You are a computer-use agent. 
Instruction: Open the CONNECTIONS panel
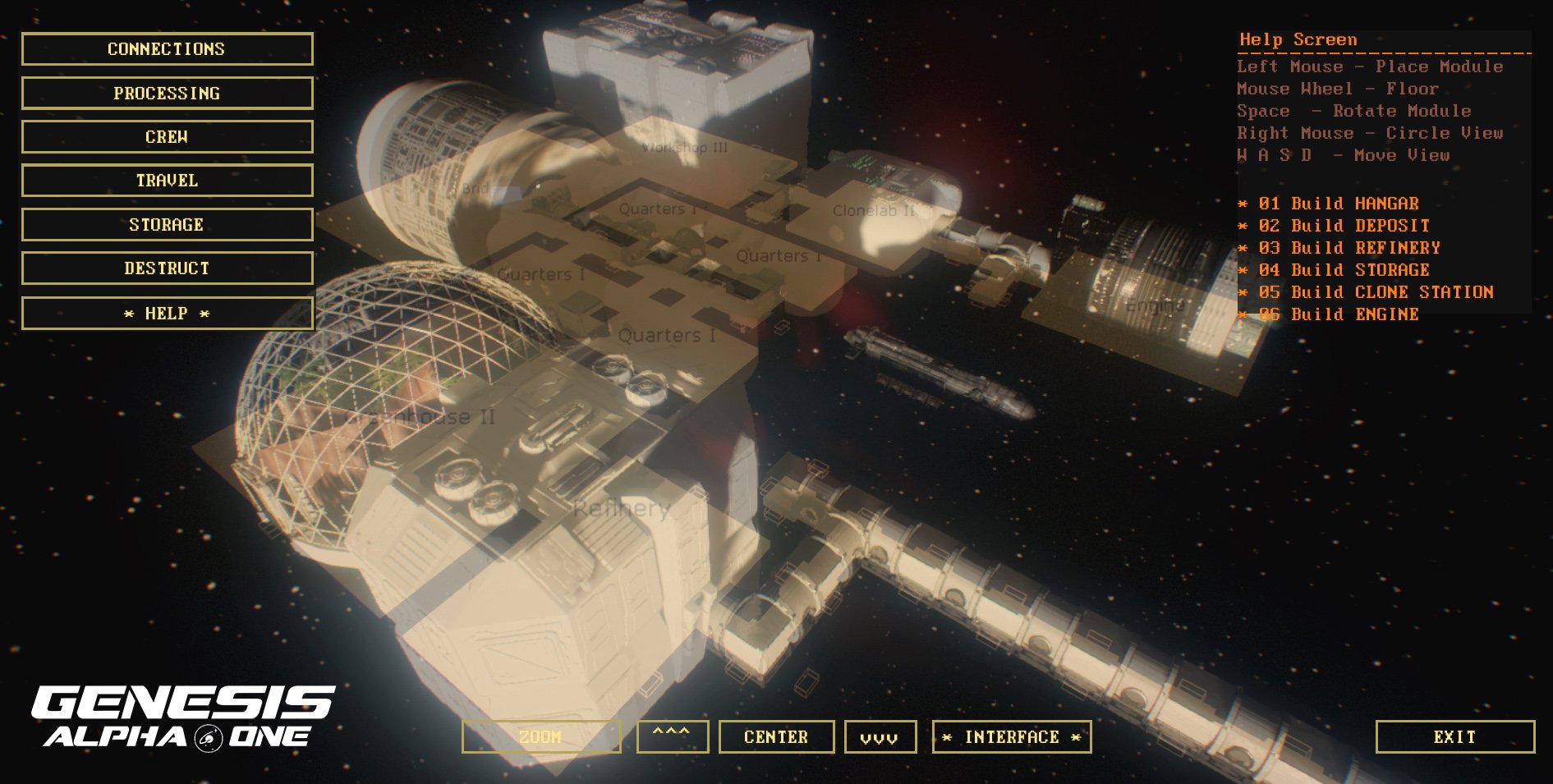click(165, 48)
